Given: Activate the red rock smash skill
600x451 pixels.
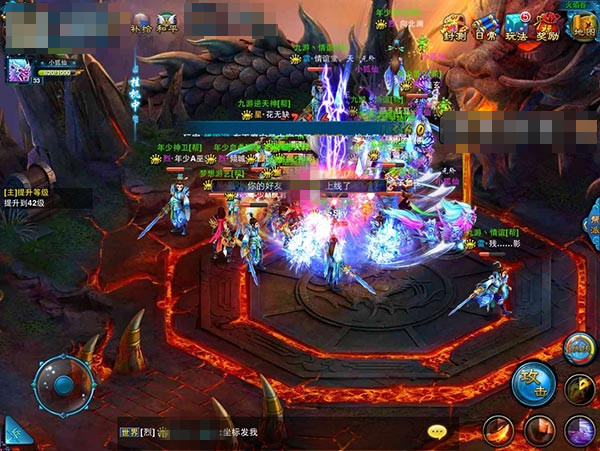Looking at the screenshot, I should point(539,432).
